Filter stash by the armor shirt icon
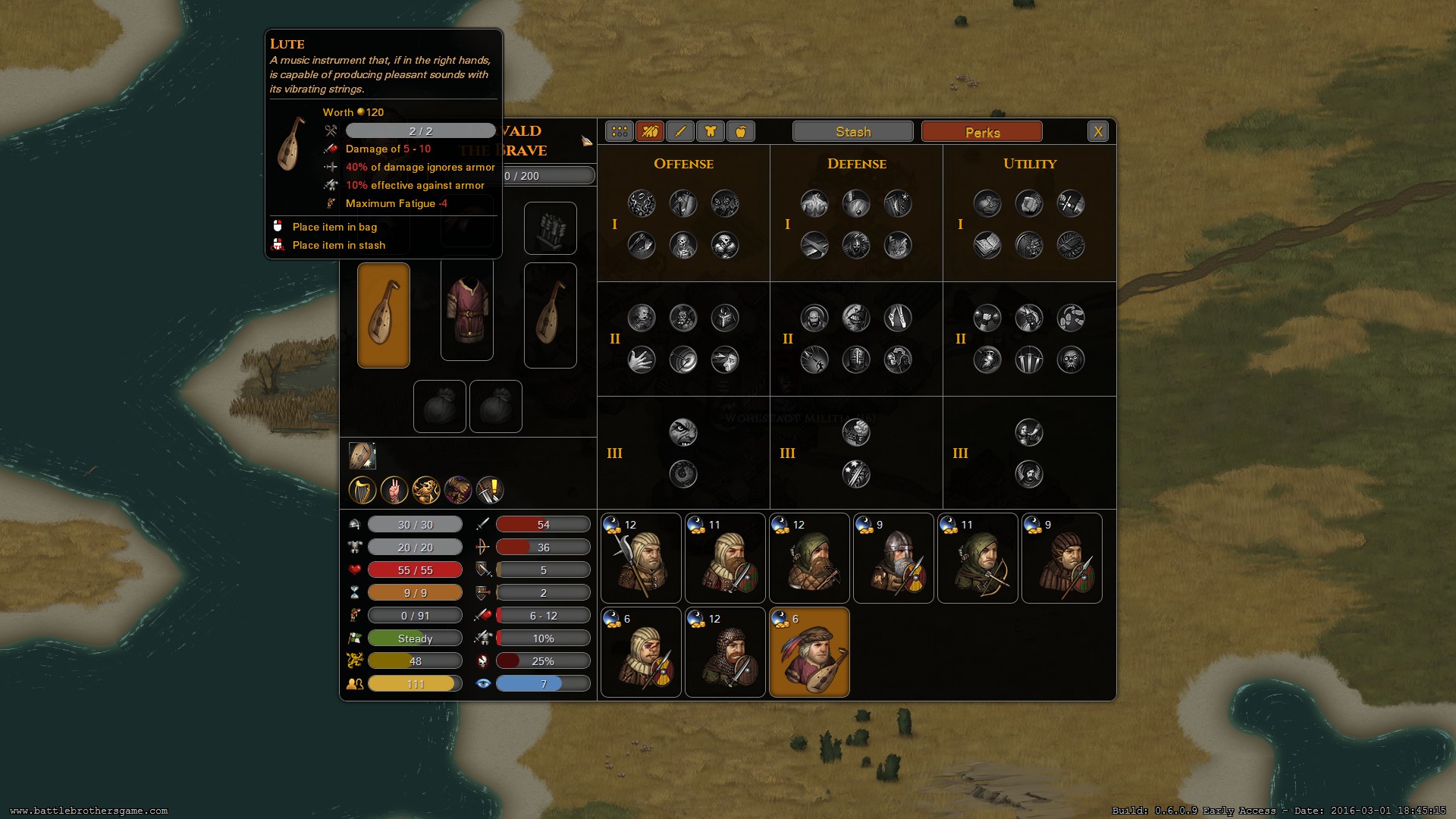 pos(711,132)
